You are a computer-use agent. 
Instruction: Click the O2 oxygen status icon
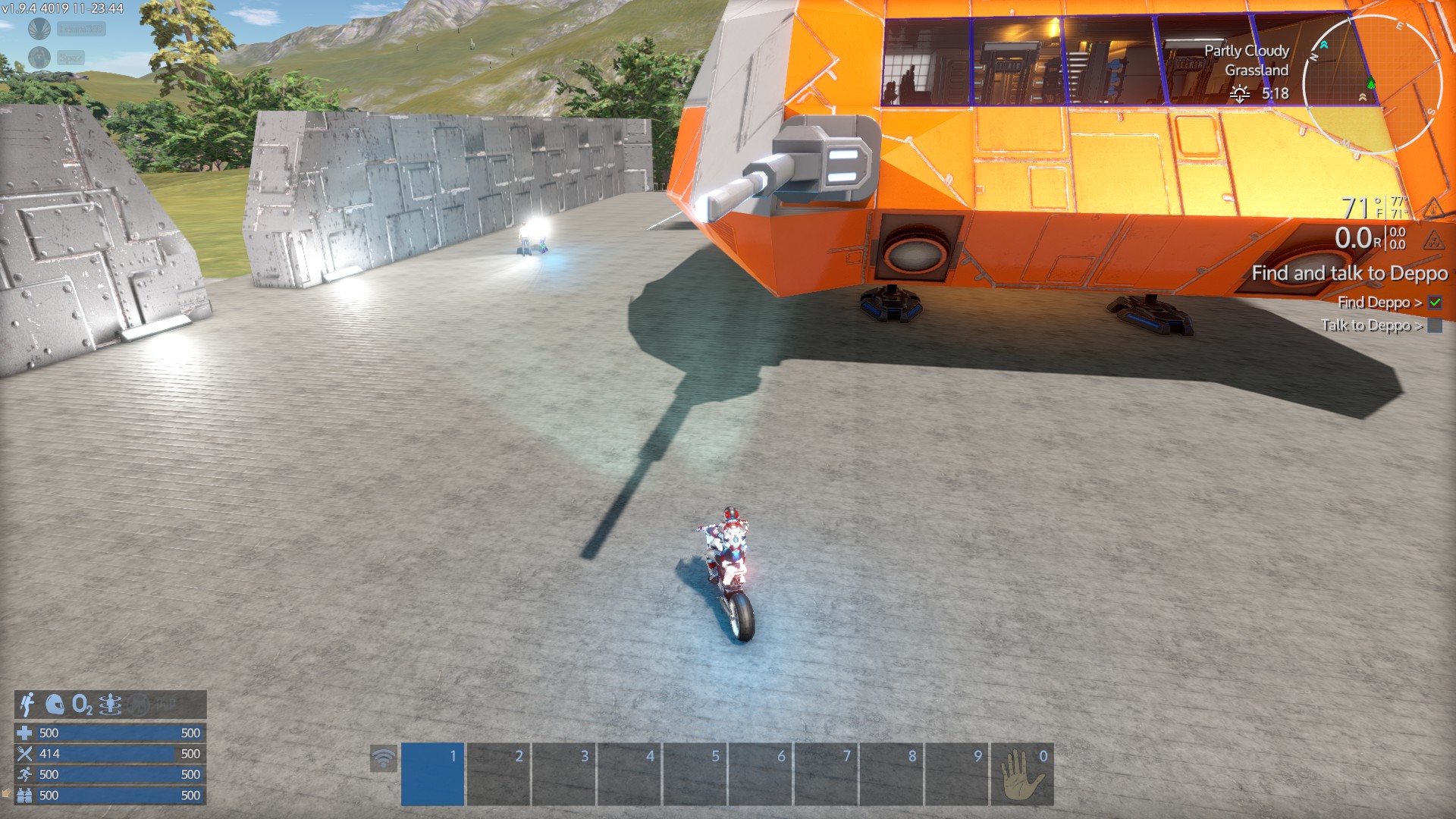(x=82, y=704)
